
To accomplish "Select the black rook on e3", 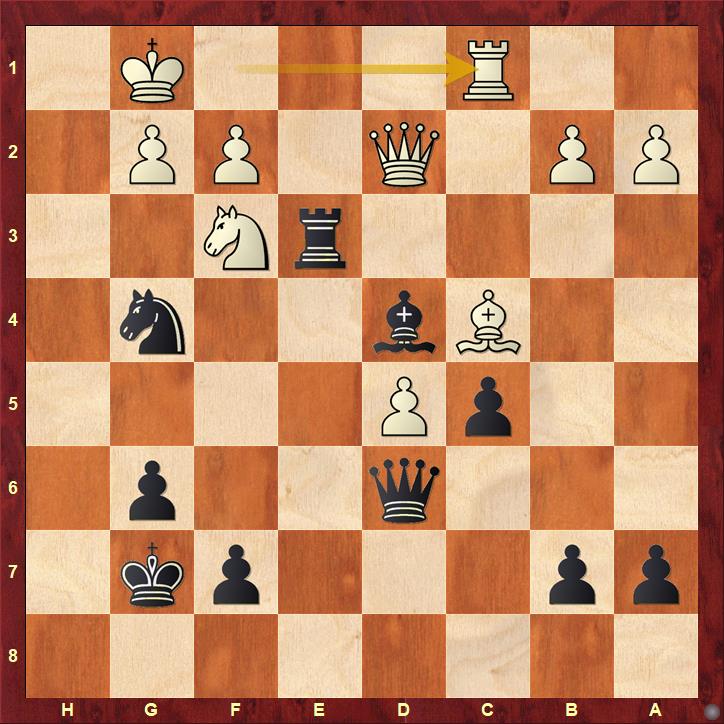I will [320, 239].
